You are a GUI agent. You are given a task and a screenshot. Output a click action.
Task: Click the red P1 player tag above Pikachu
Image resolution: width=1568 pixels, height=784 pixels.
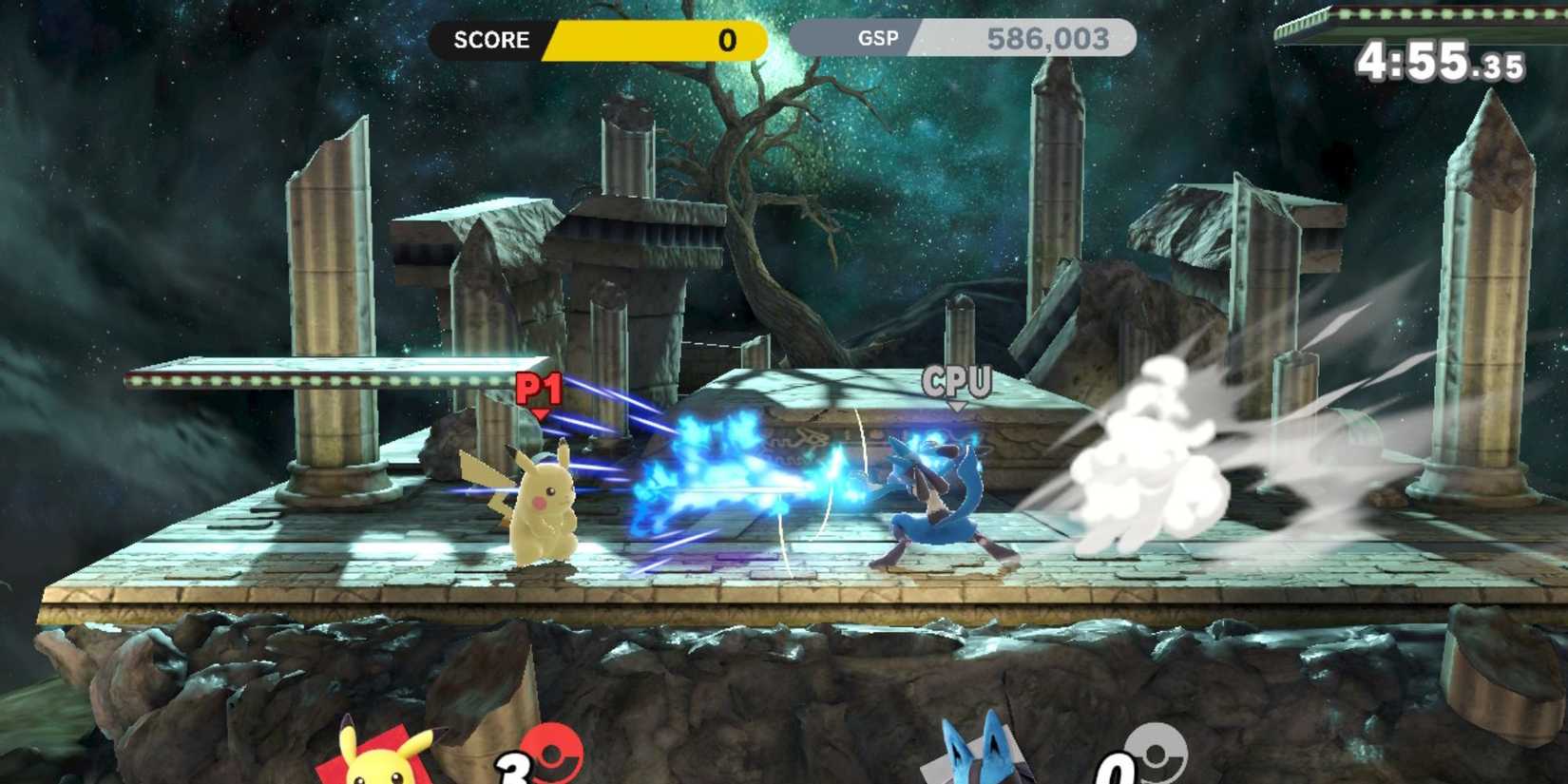pyautogui.click(x=538, y=388)
